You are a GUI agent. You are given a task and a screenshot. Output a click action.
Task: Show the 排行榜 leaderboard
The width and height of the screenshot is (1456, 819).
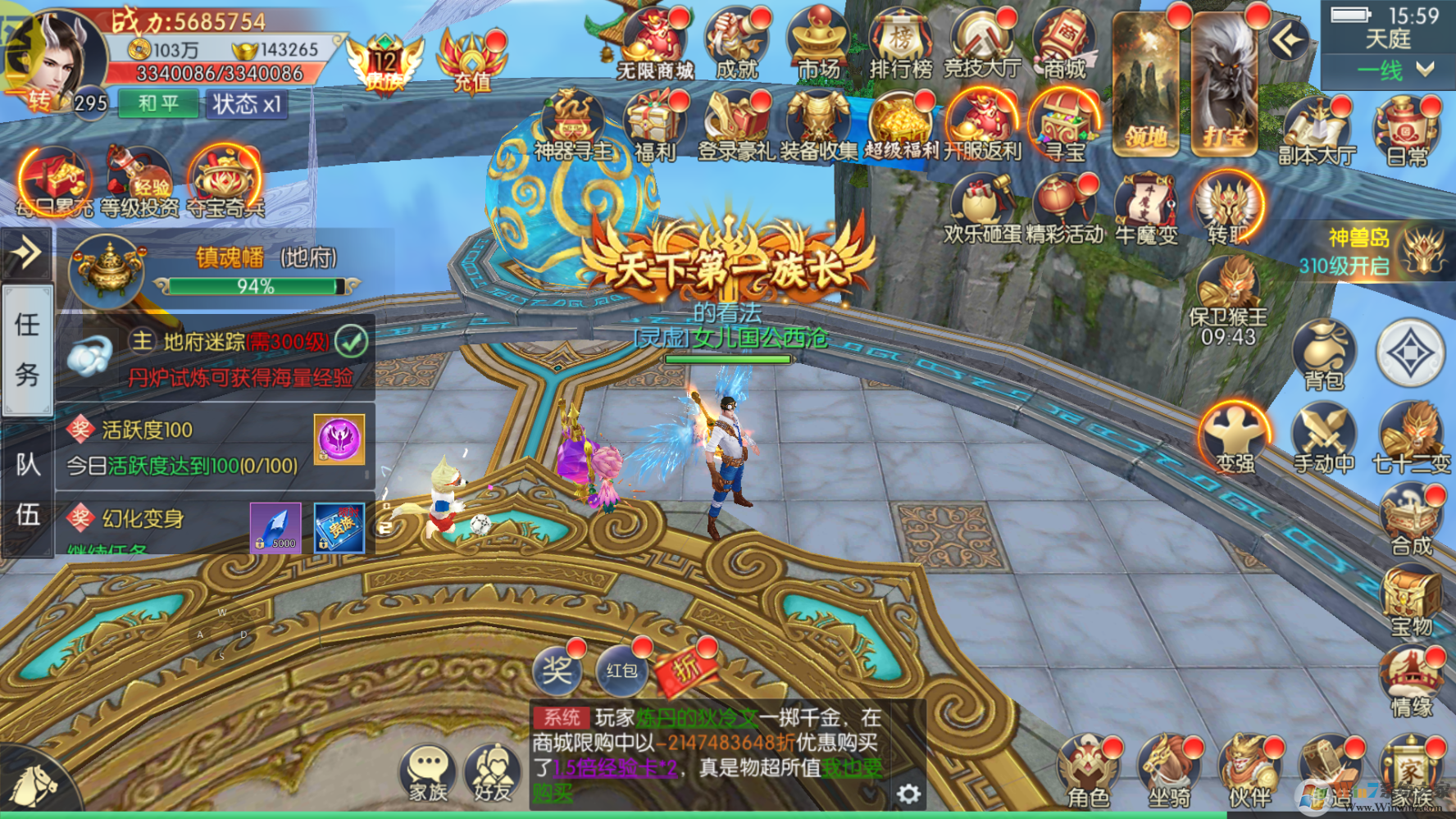pos(901,45)
